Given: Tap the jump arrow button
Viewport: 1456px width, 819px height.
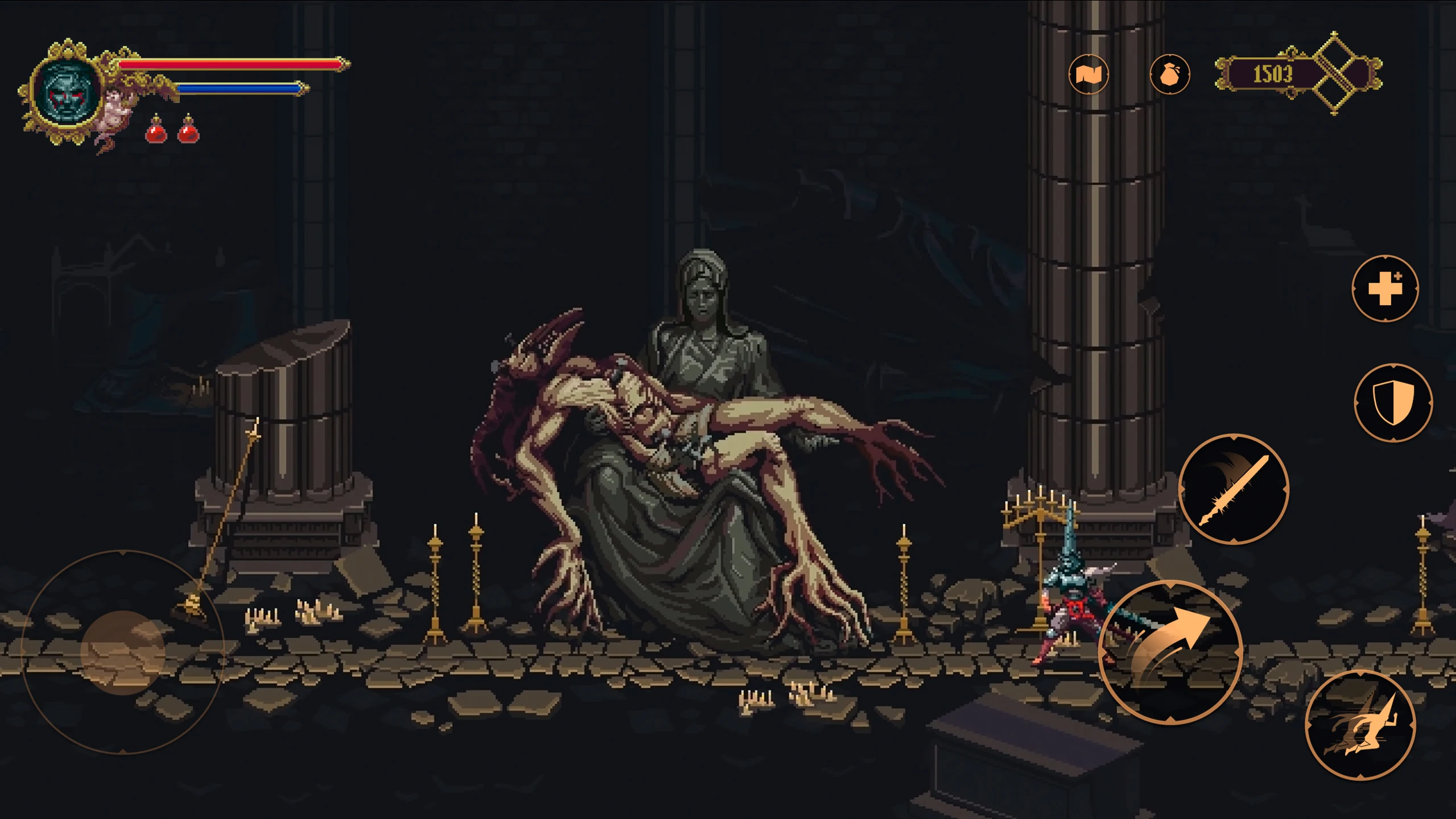Looking at the screenshot, I should click(x=1170, y=652).
